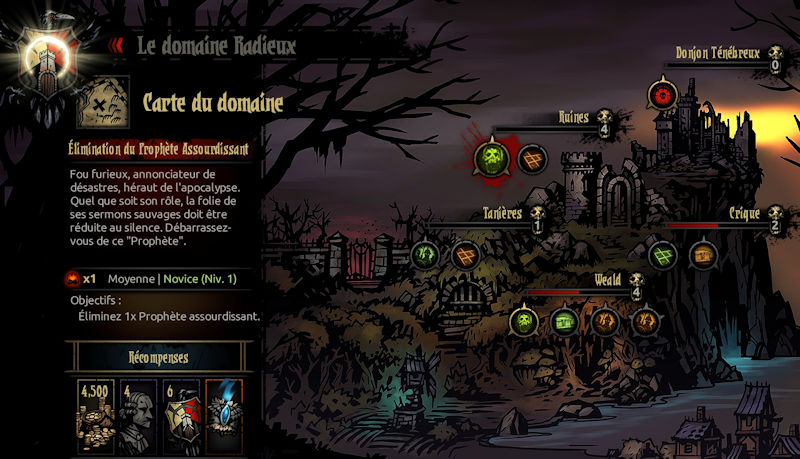Inspect the crest reward showing 6
This screenshot has height=459, width=800.
[x=178, y=411]
